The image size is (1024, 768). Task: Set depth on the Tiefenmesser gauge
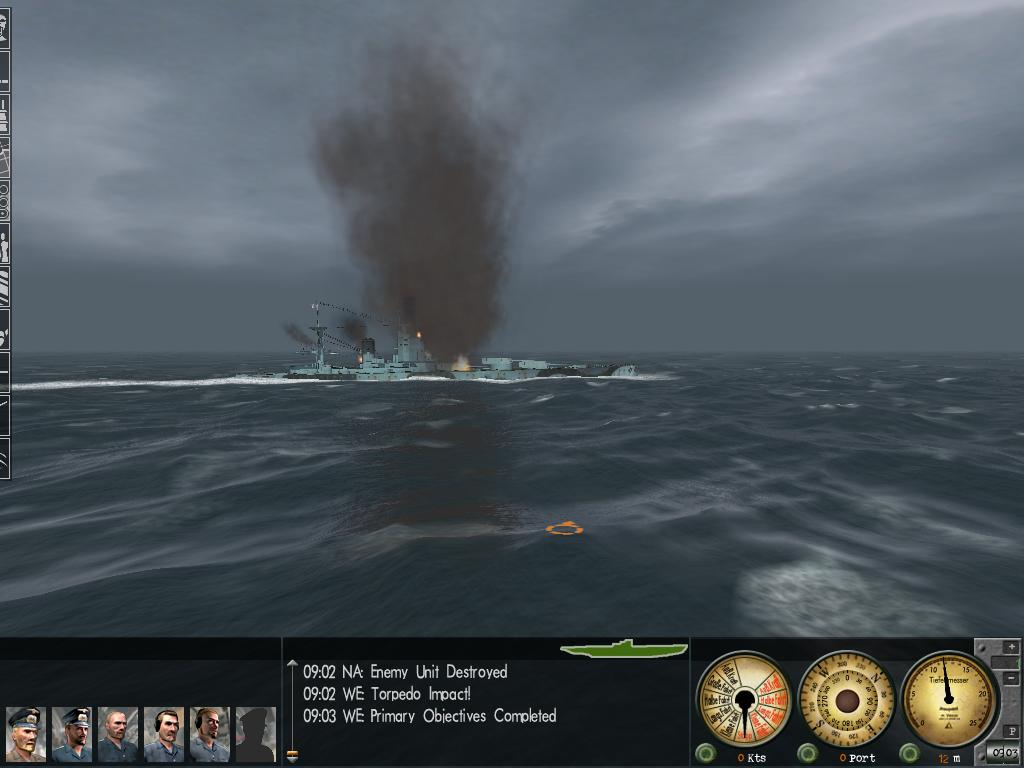coord(948,697)
